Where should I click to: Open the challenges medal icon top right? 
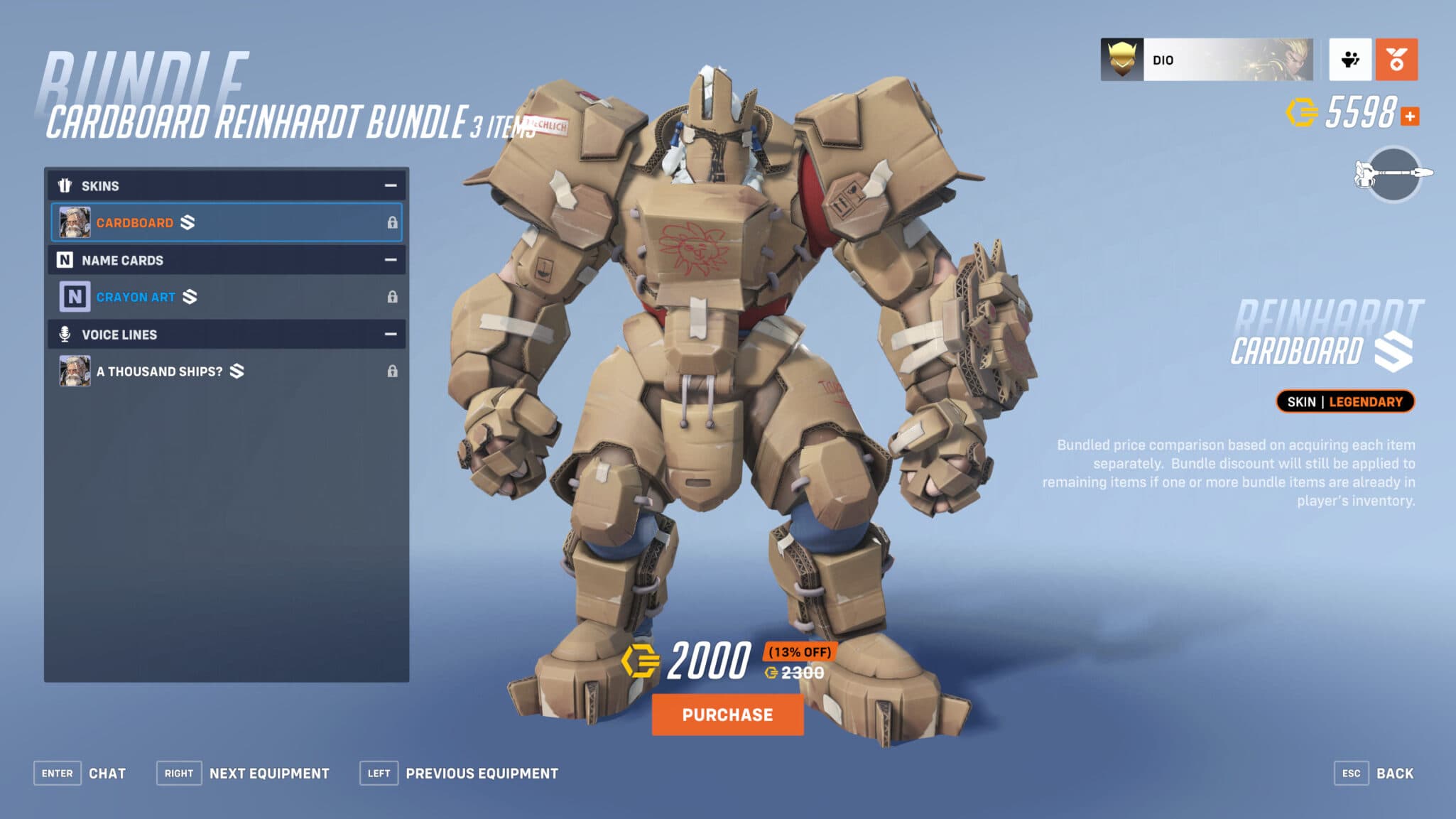(x=1396, y=60)
